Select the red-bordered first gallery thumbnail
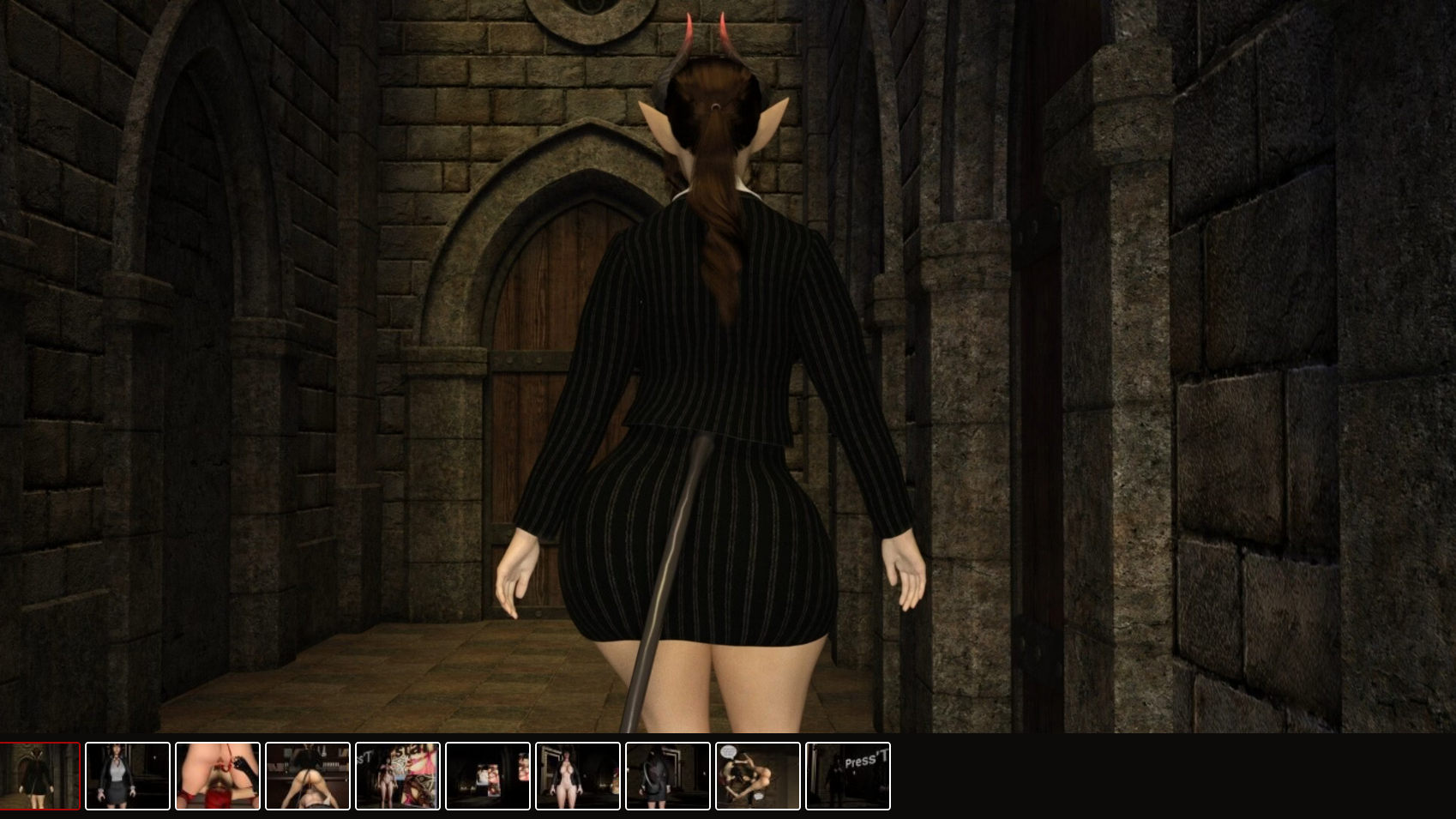 pos(39,776)
